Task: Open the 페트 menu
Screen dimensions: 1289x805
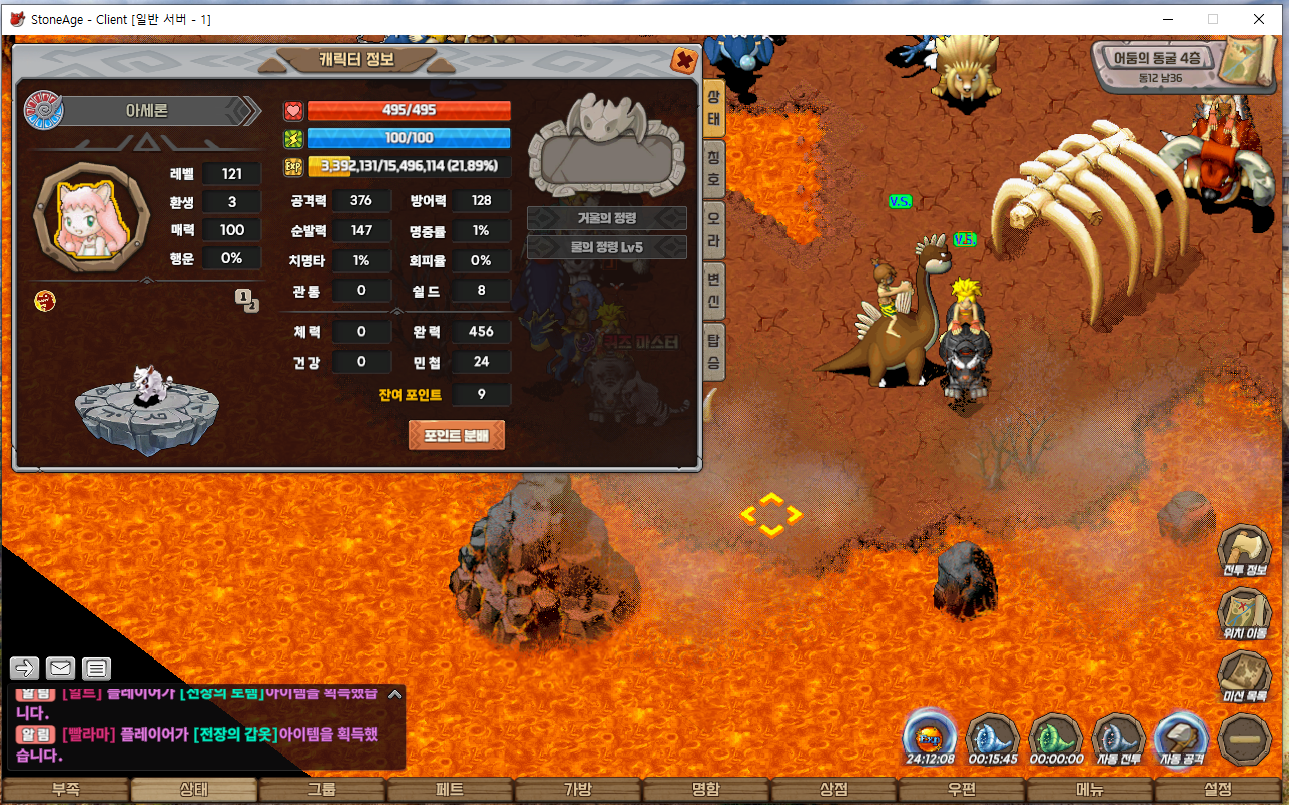Action: 450,790
